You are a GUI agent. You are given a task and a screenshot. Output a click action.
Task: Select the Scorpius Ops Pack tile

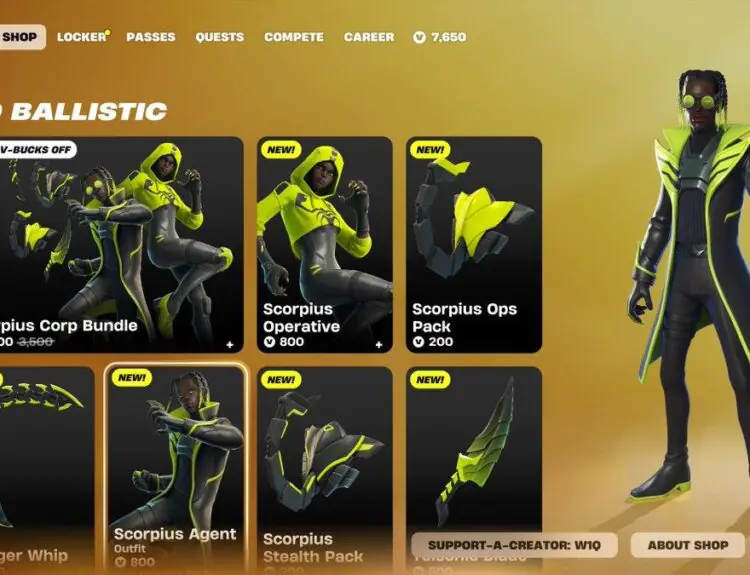(x=474, y=245)
